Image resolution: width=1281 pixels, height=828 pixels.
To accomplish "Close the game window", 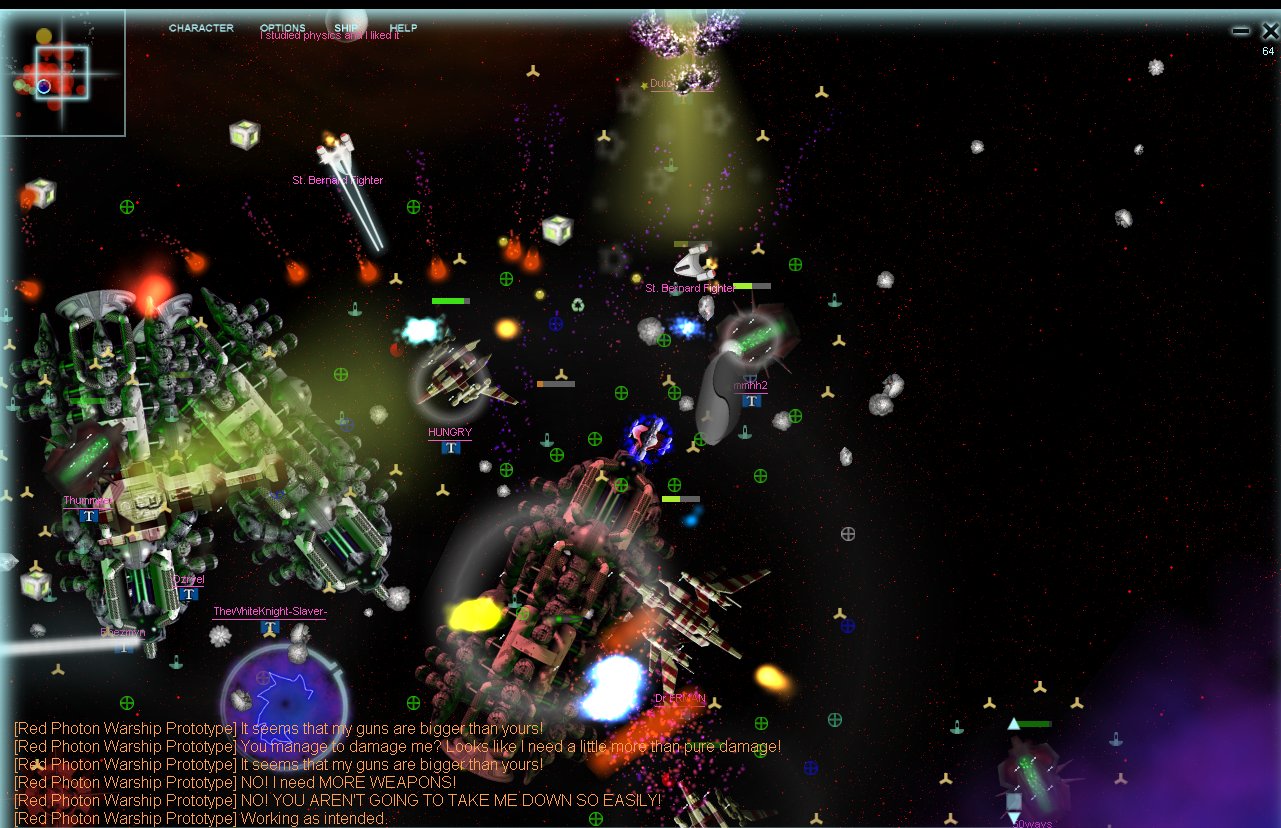I will [x=1270, y=31].
